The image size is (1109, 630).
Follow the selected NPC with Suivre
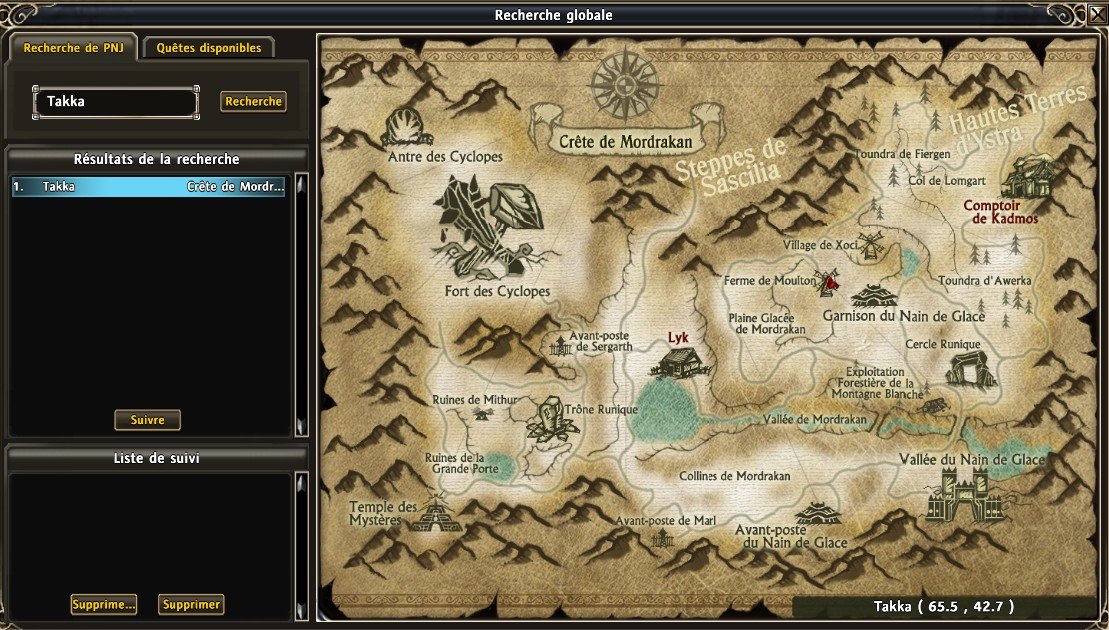tap(148, 420)
